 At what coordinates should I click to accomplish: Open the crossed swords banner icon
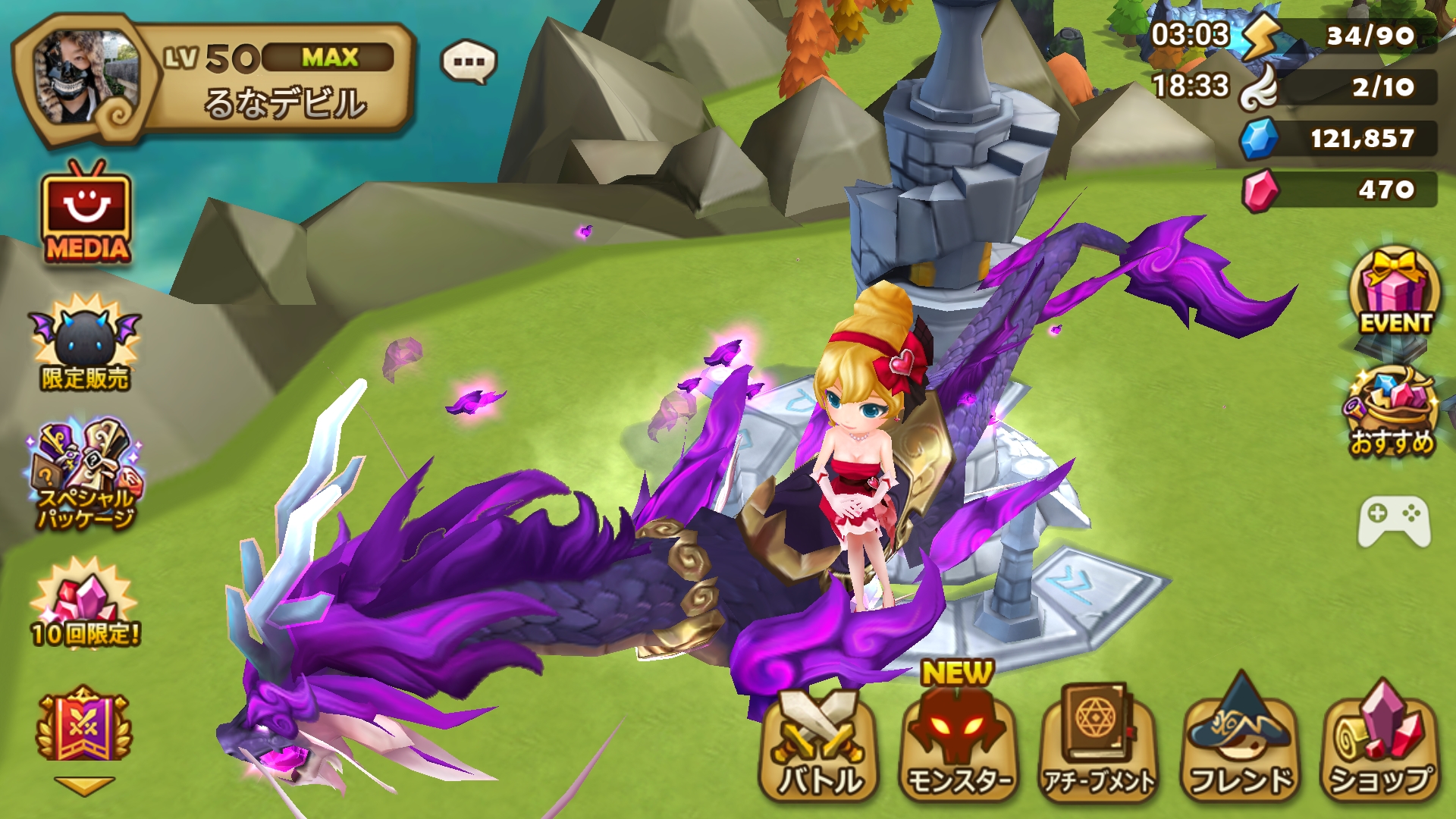[x=83, y=726]
